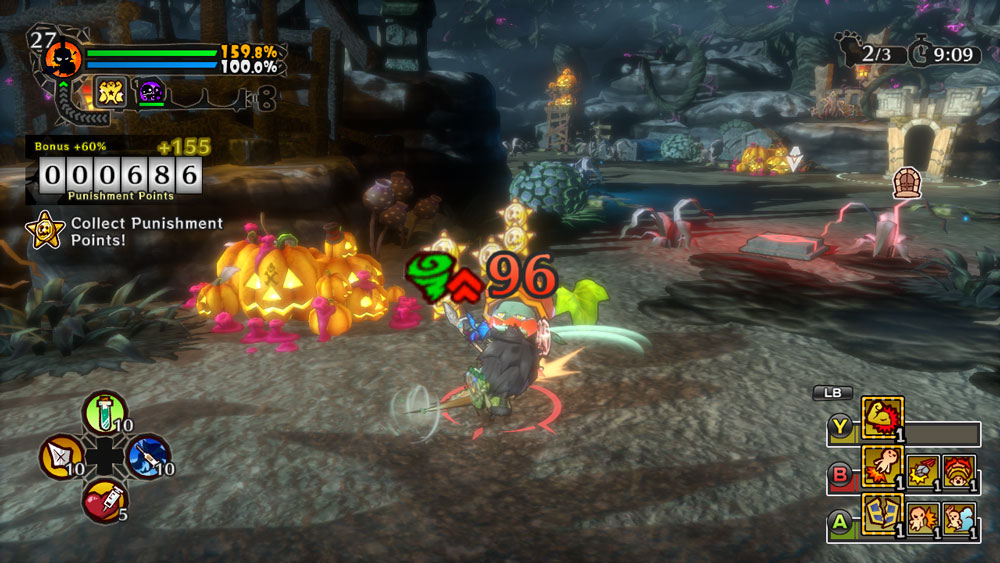Click the purple companion portrait icon
Screen dimensions: 1000x563
point(151,91)
